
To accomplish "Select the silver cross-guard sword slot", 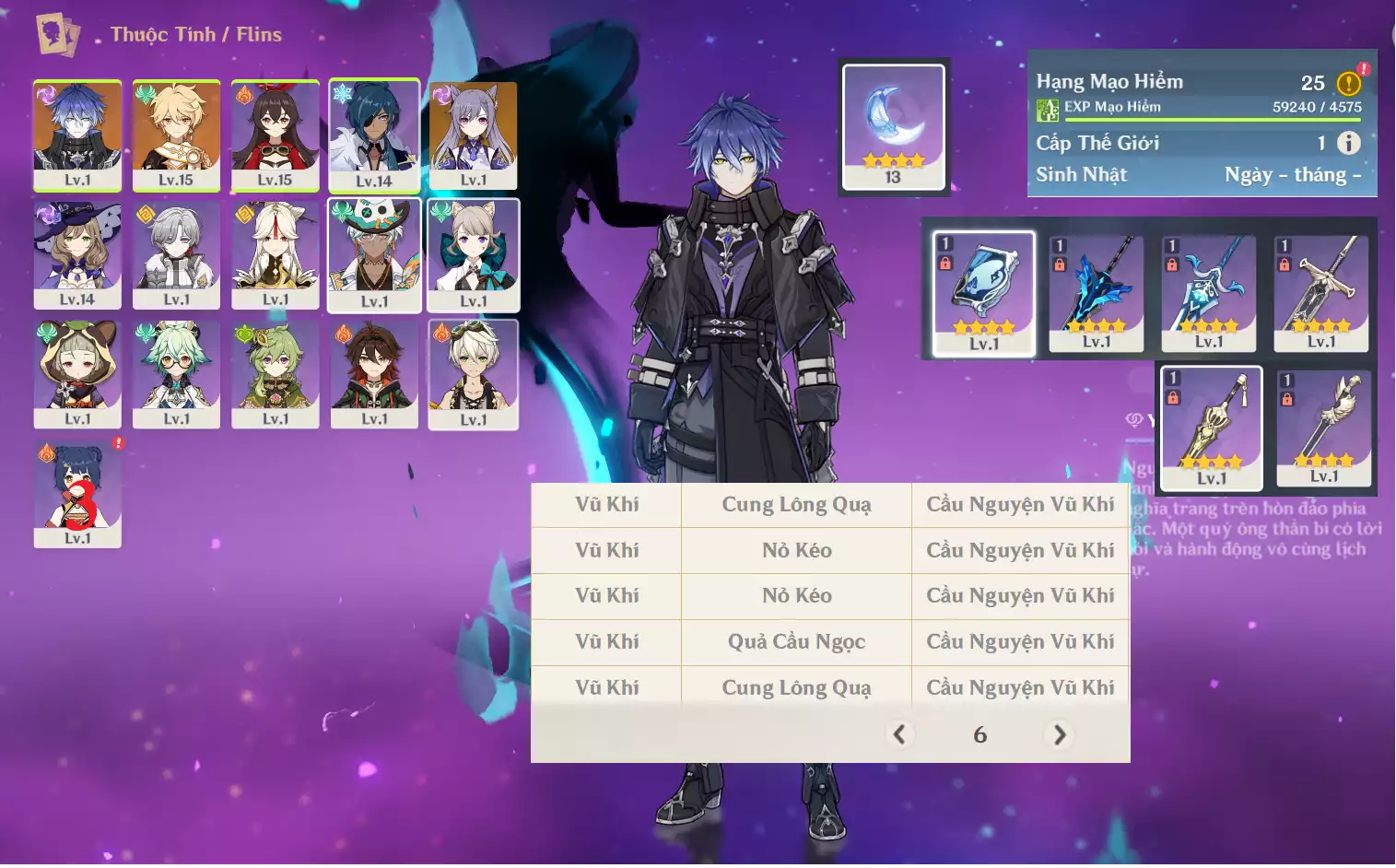I will [x=1321, y=293].
